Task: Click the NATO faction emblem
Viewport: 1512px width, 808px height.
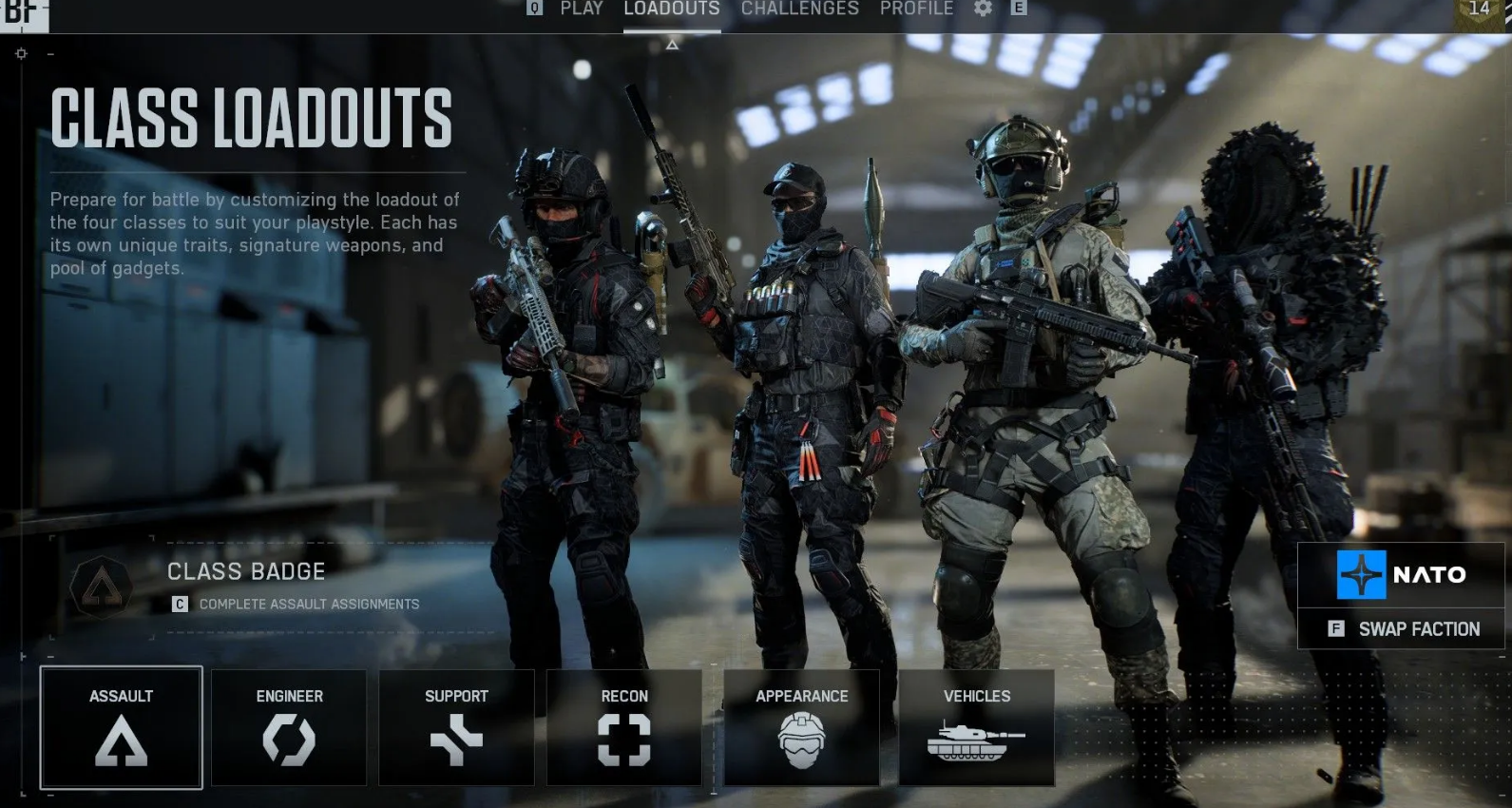Action: 1361,574
